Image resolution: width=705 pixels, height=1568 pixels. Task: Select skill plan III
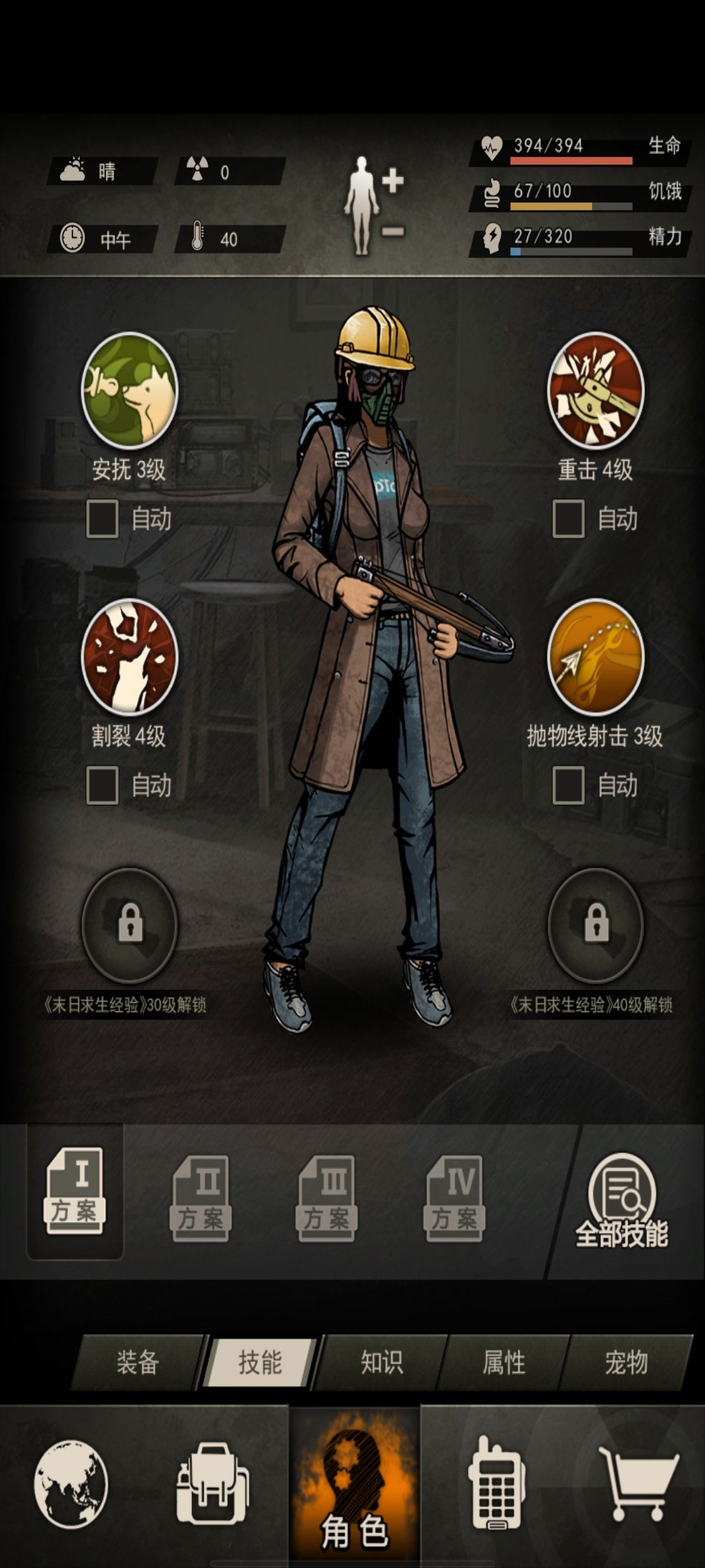[x=327, y=1198]
